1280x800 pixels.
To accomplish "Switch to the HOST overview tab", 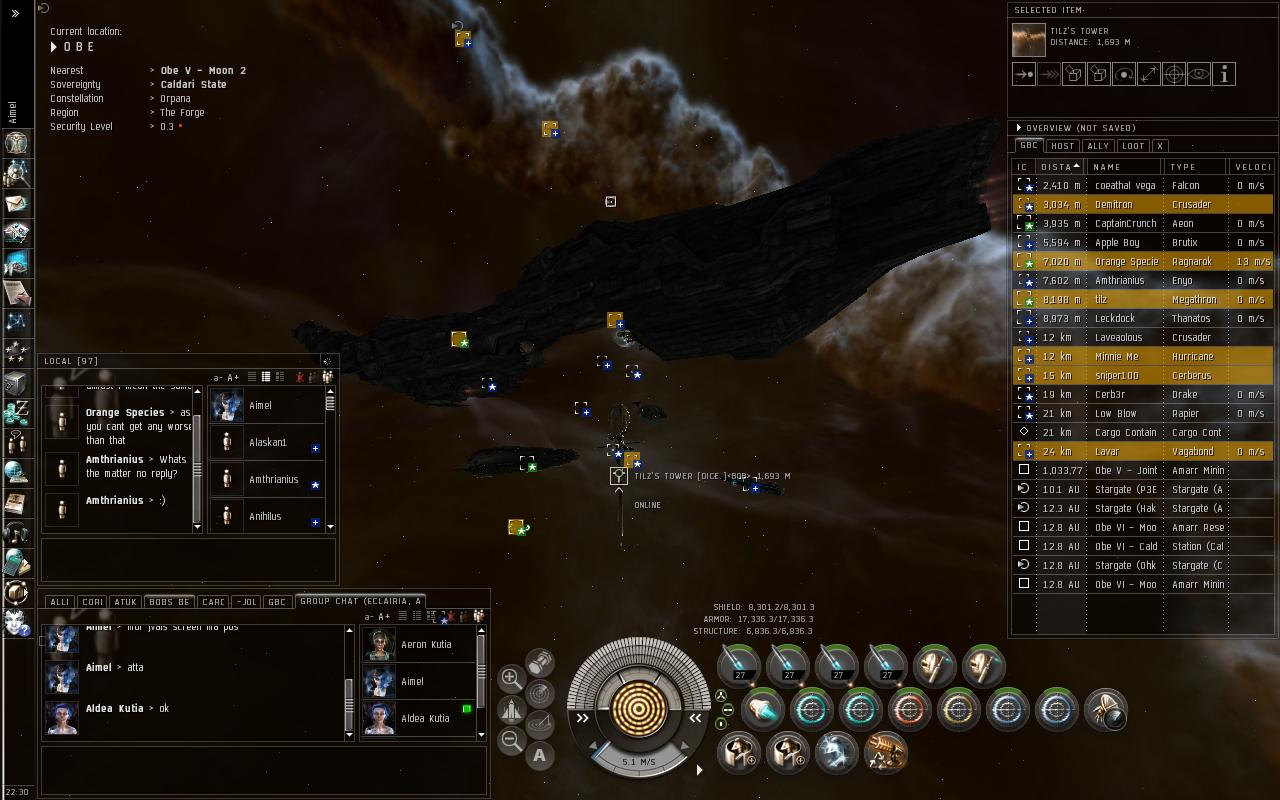I will pyautogui.click(x=1062, y=146).
